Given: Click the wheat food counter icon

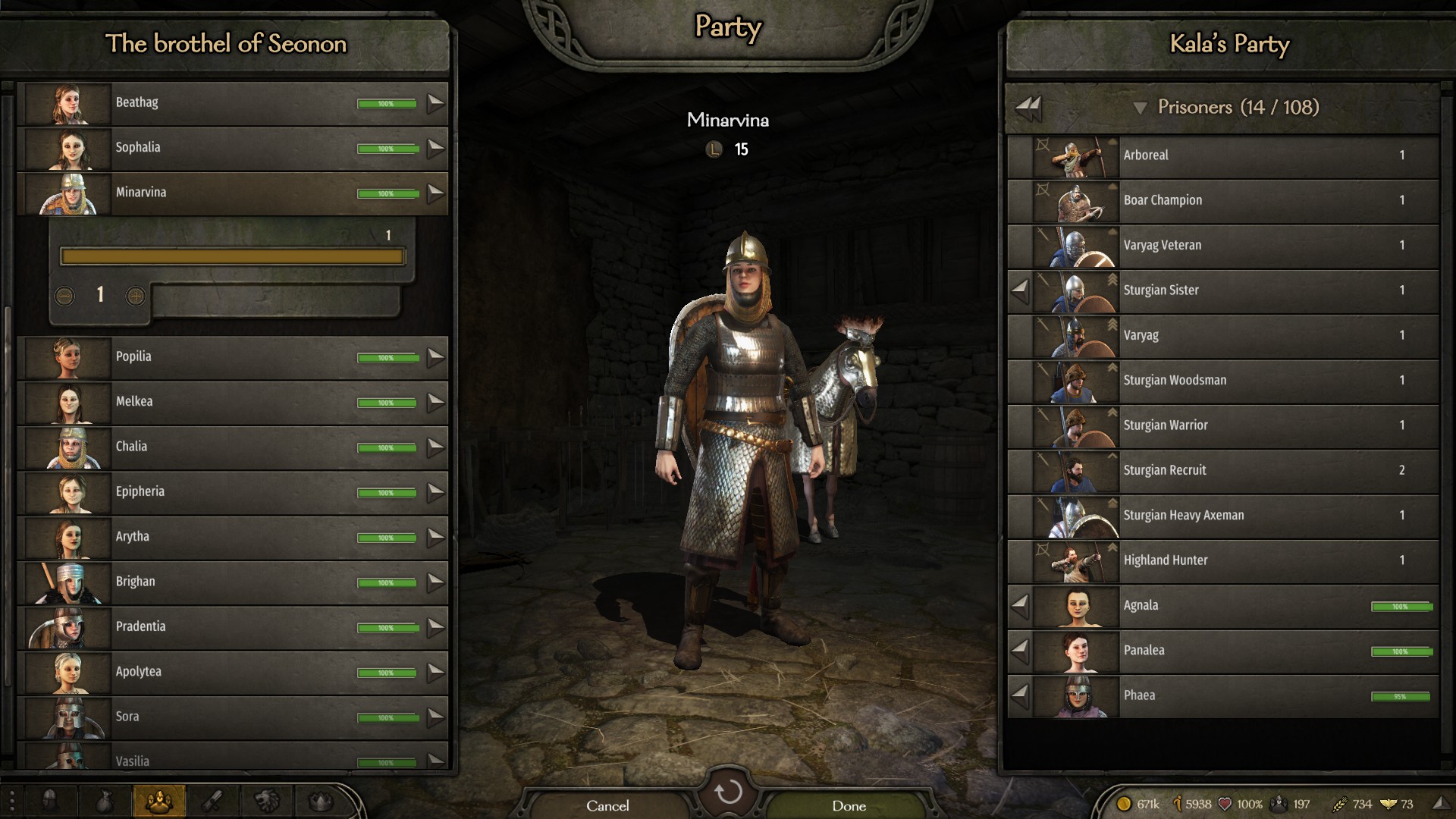Looking at the screenshot, I should [1341, 803].
